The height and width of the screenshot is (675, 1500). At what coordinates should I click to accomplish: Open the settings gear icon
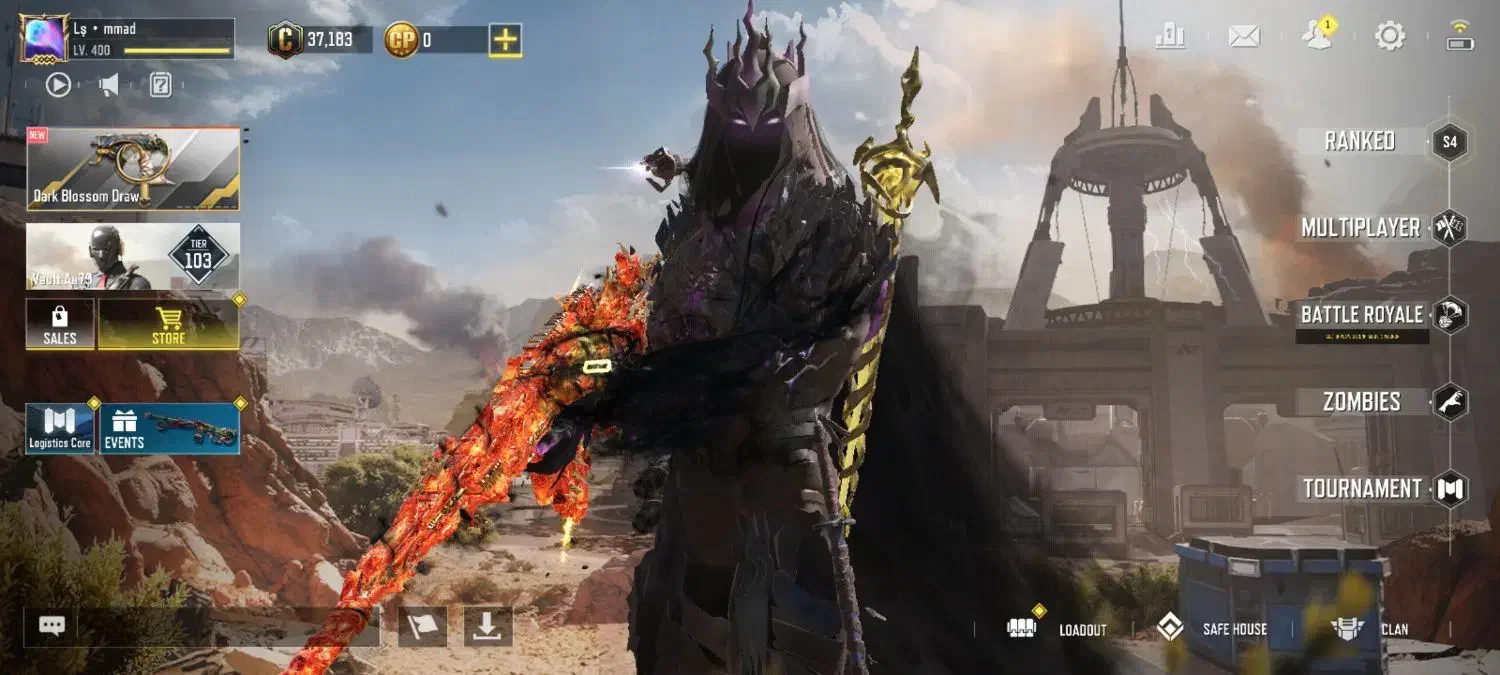coord(1390,37)
